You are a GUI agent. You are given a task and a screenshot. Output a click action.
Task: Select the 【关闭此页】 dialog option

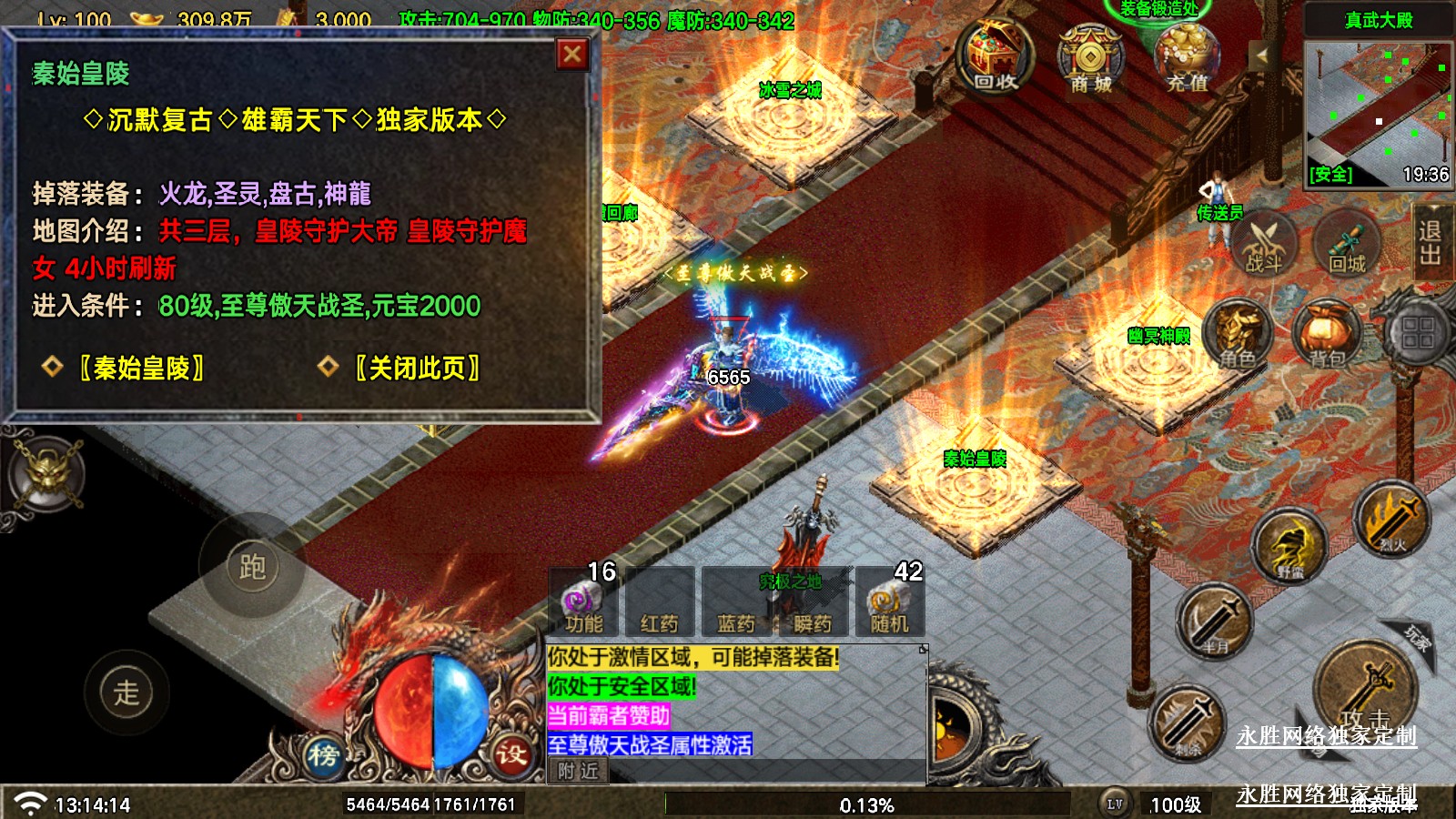417,368
